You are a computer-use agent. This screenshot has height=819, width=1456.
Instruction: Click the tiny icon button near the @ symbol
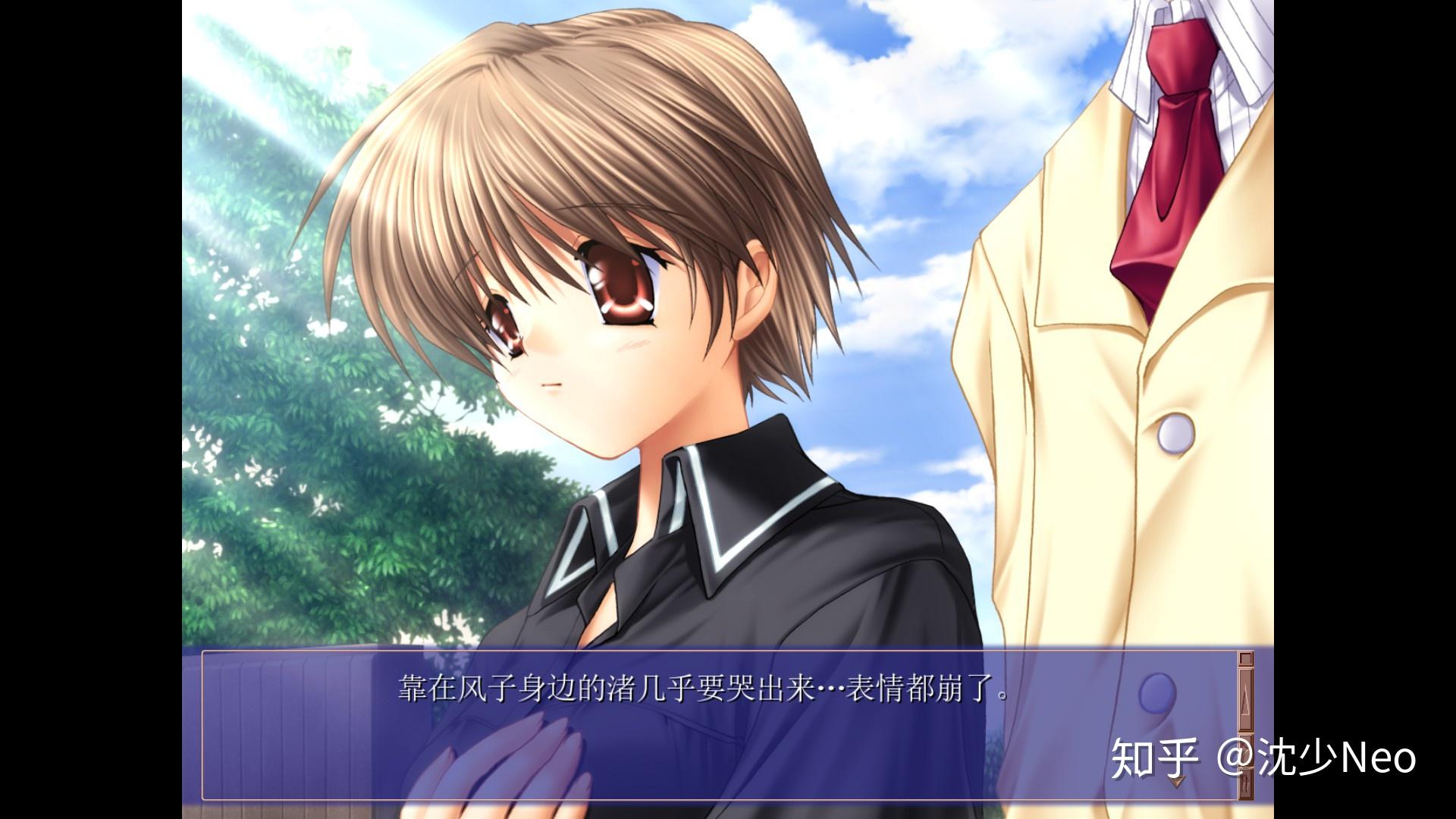pos(1244,751)
